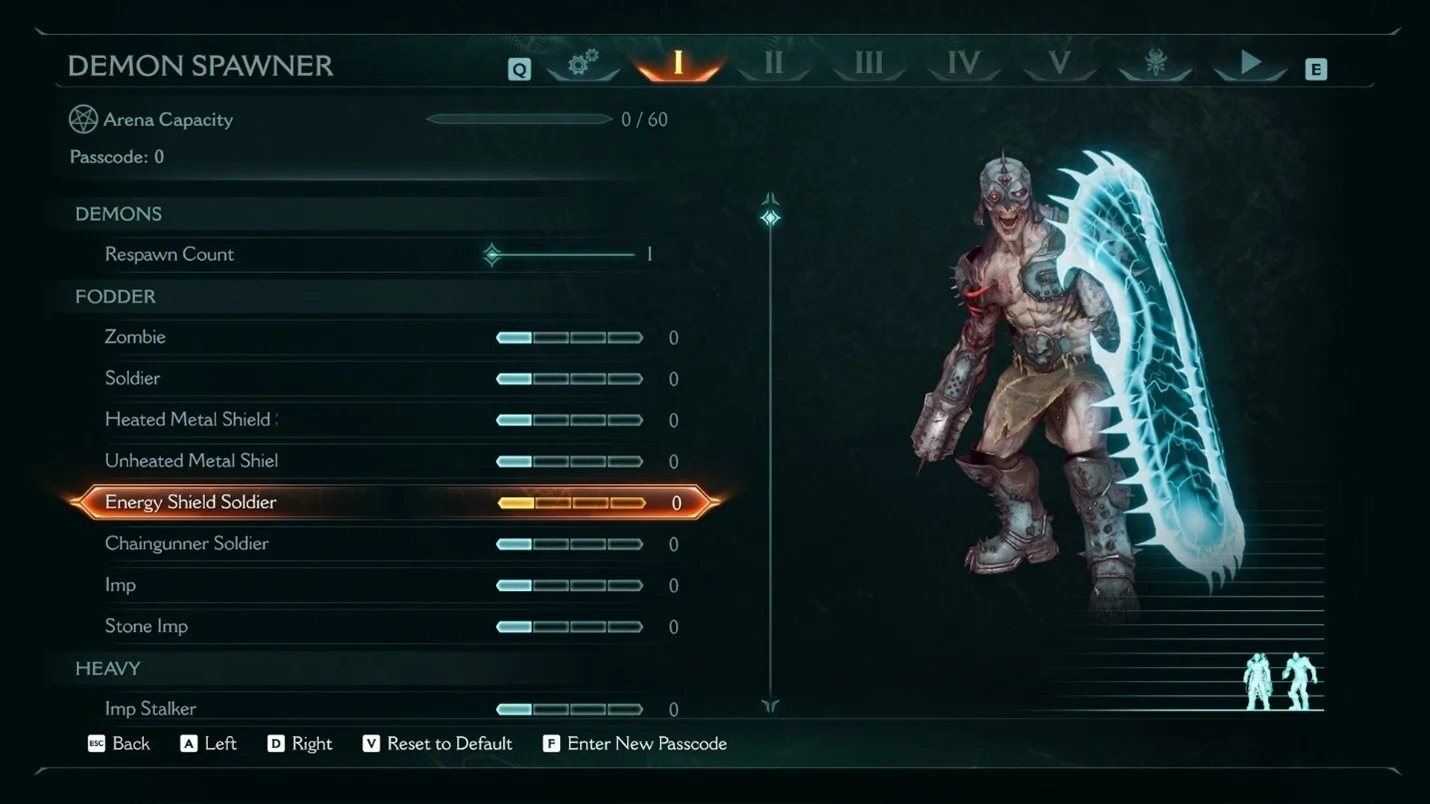Switch to wave II tab
This screenshot has width=1430, height=804.
(773, 64)
